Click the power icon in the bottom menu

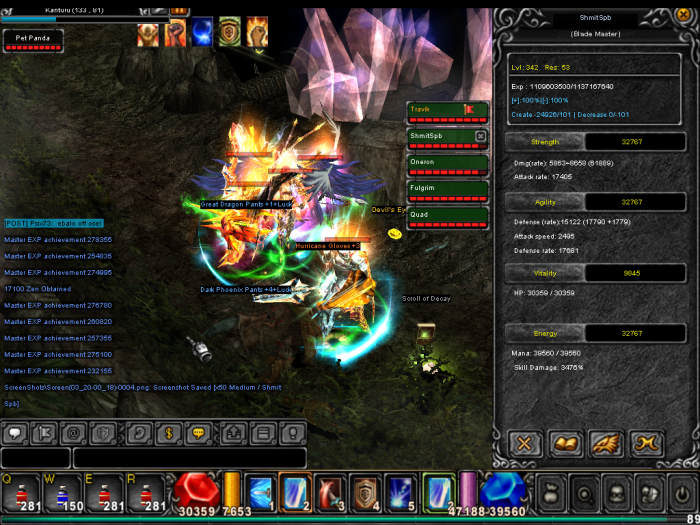coord(680,492)
